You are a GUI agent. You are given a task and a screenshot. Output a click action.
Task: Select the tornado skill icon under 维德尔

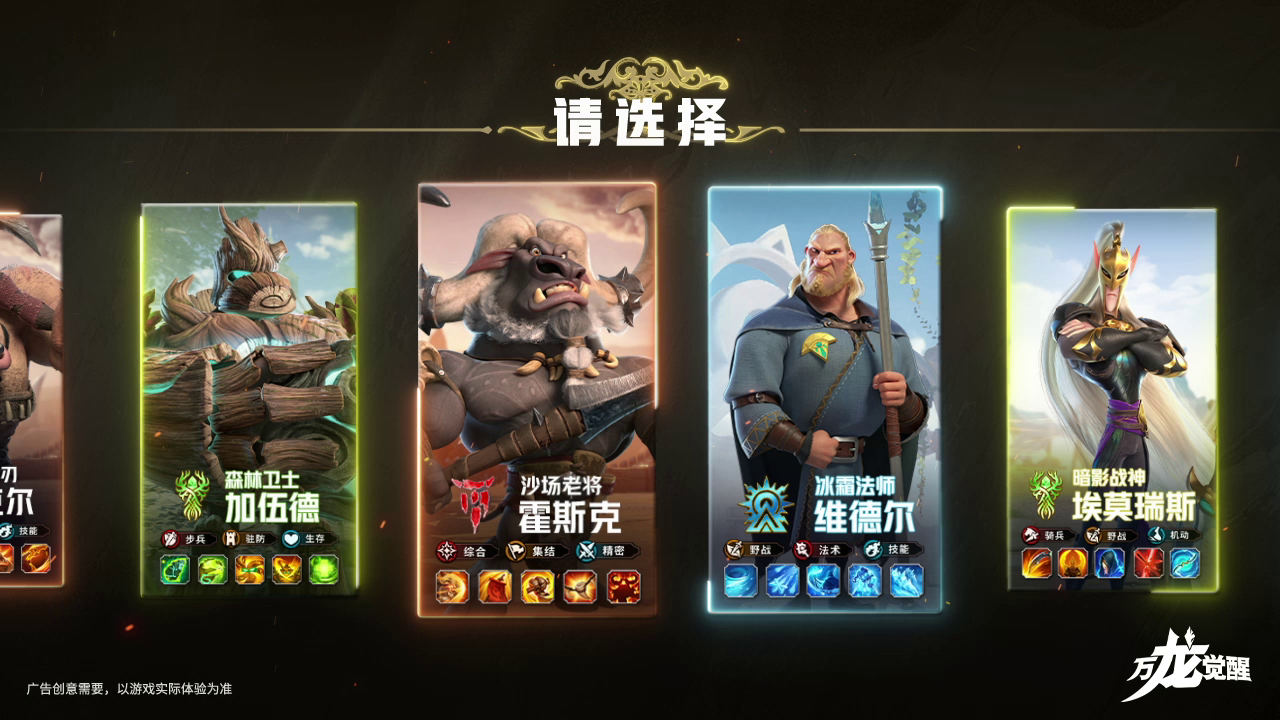click(x=739, y=579)
